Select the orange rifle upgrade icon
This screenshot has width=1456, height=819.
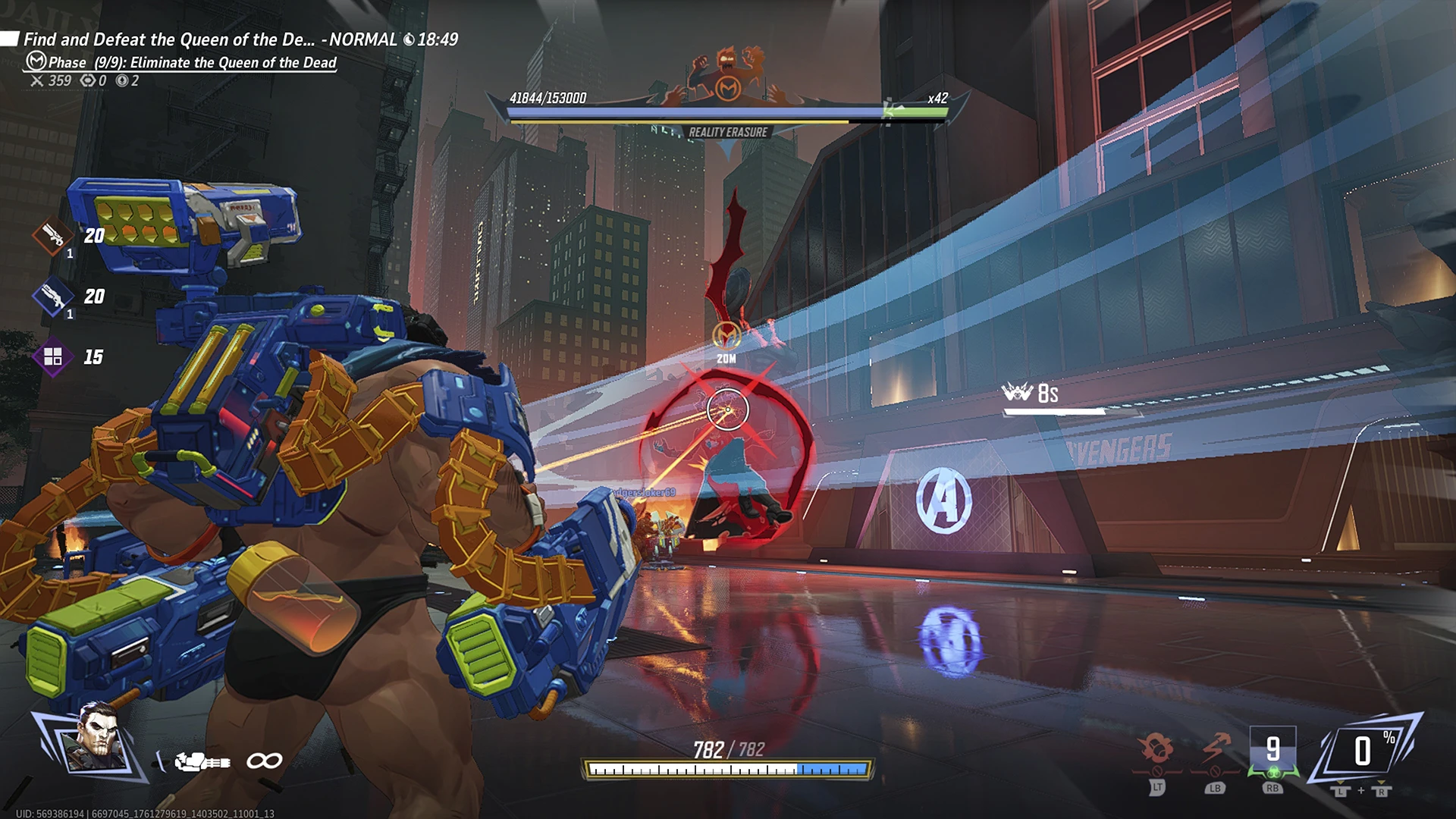52,236
